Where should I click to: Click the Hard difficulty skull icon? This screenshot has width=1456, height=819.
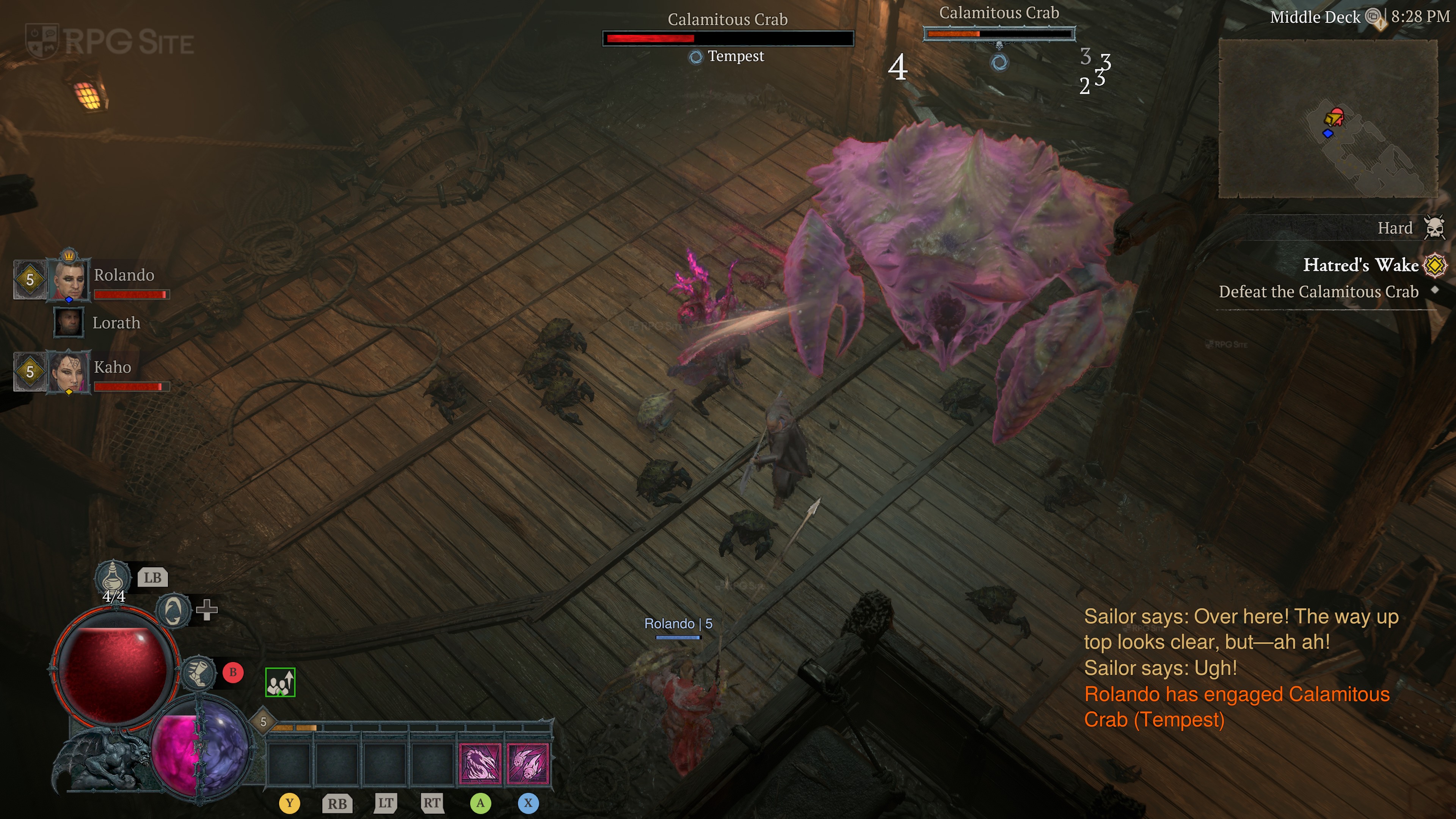click(x=1434, y=228)
